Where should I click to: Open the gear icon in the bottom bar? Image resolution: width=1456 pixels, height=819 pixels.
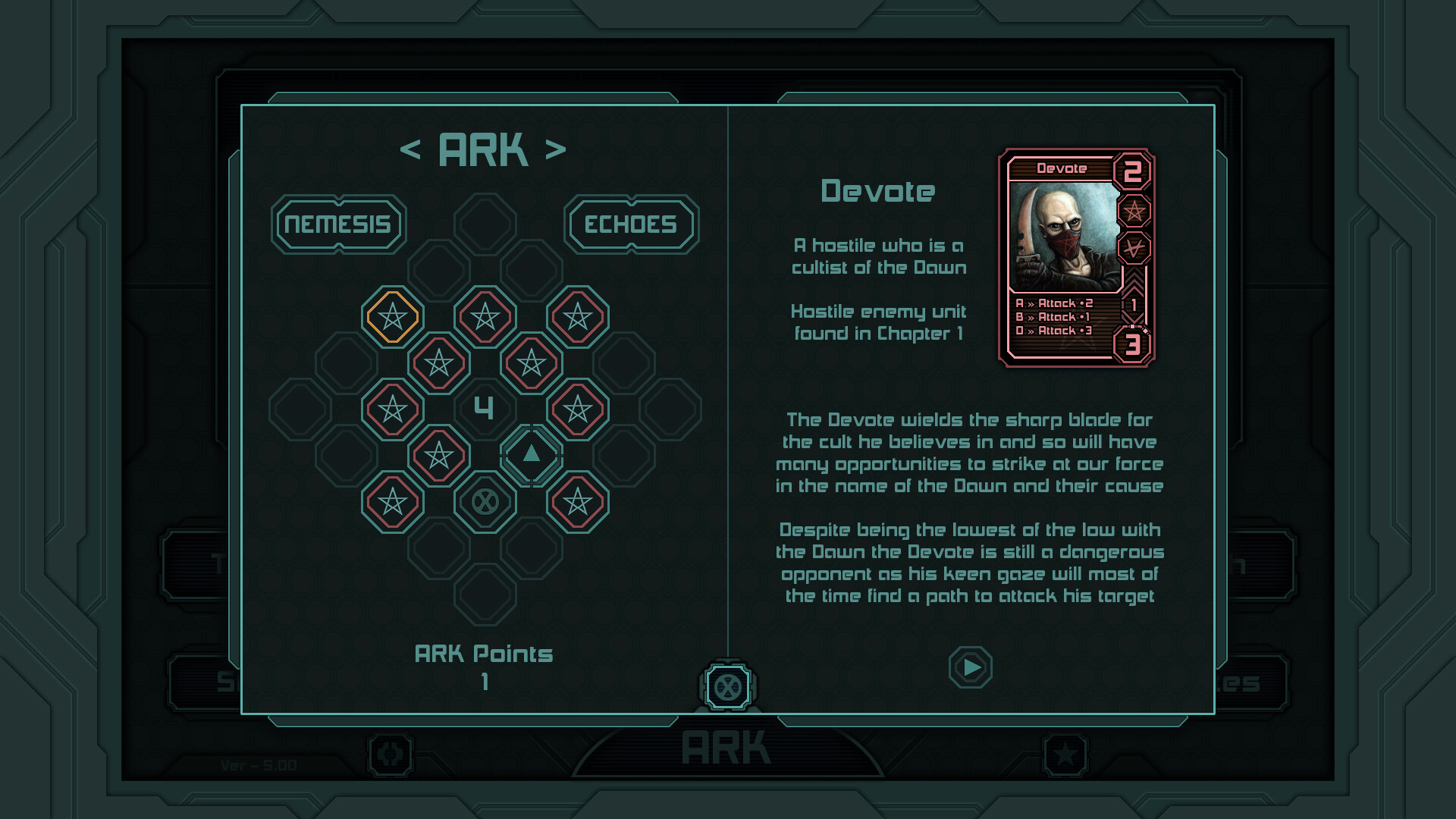389,753
